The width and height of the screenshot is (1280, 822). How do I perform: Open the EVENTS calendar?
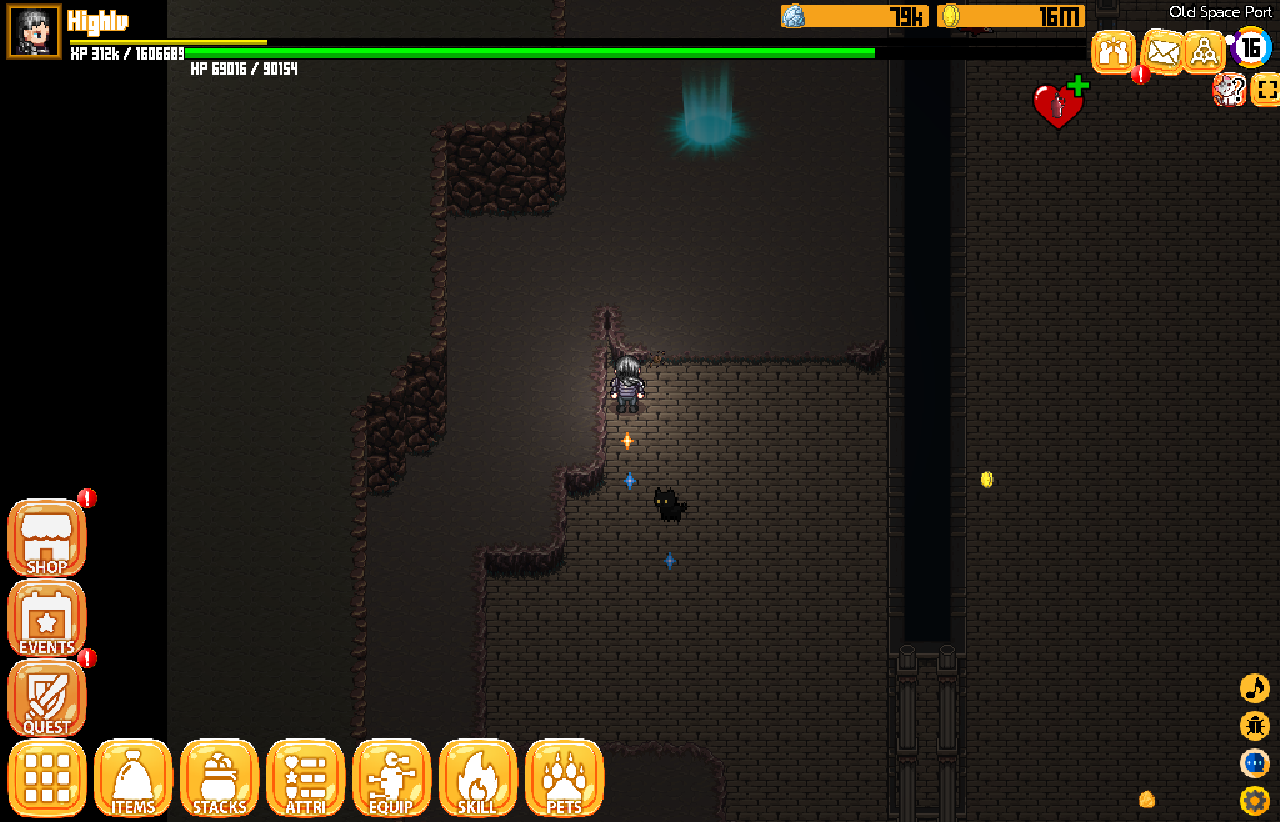47,619
